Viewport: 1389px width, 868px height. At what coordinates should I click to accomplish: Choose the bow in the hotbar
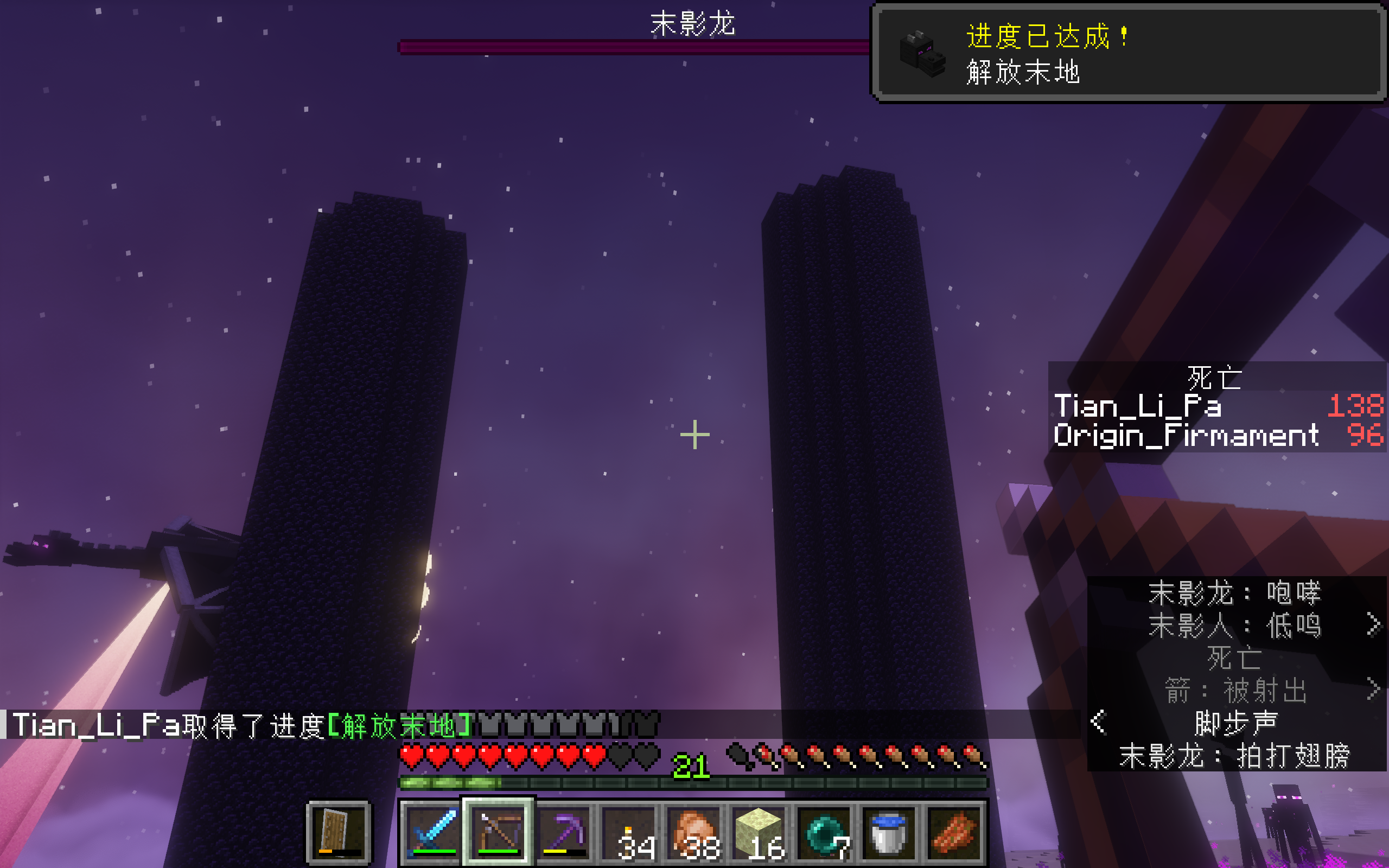(x=498, y=831)
